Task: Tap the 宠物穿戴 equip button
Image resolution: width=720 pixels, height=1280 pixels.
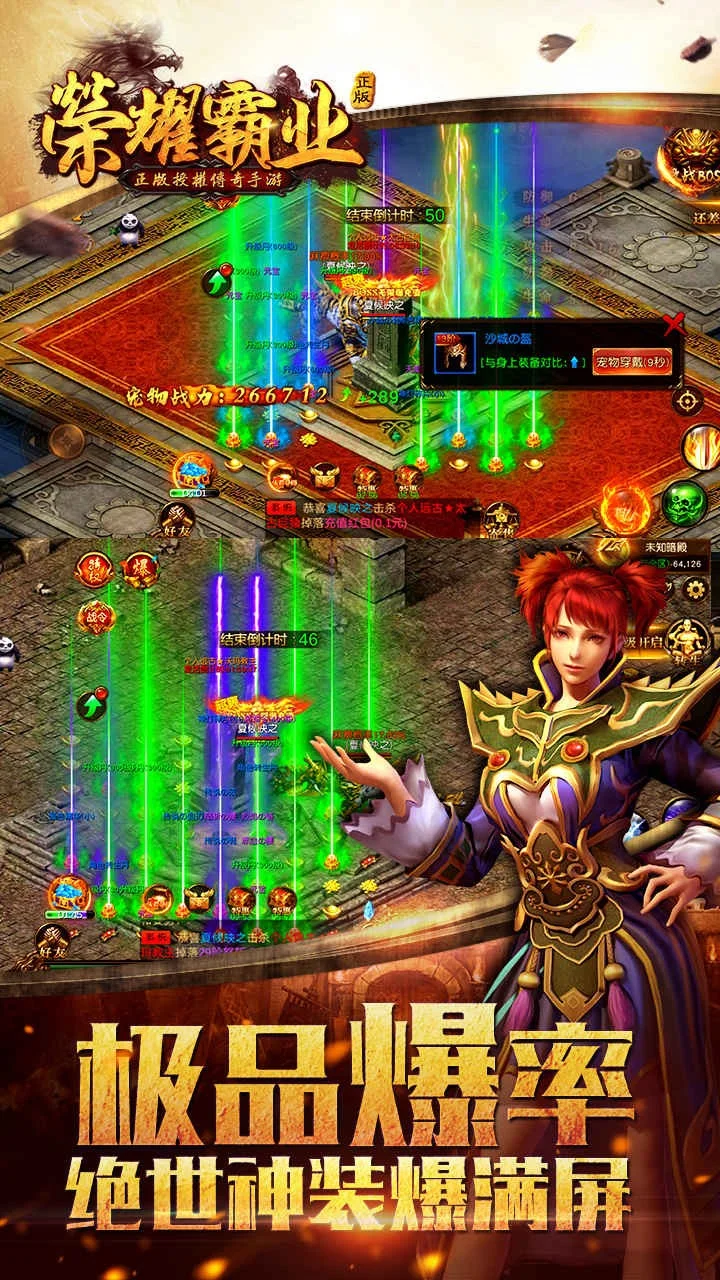Action: [635, 361]
